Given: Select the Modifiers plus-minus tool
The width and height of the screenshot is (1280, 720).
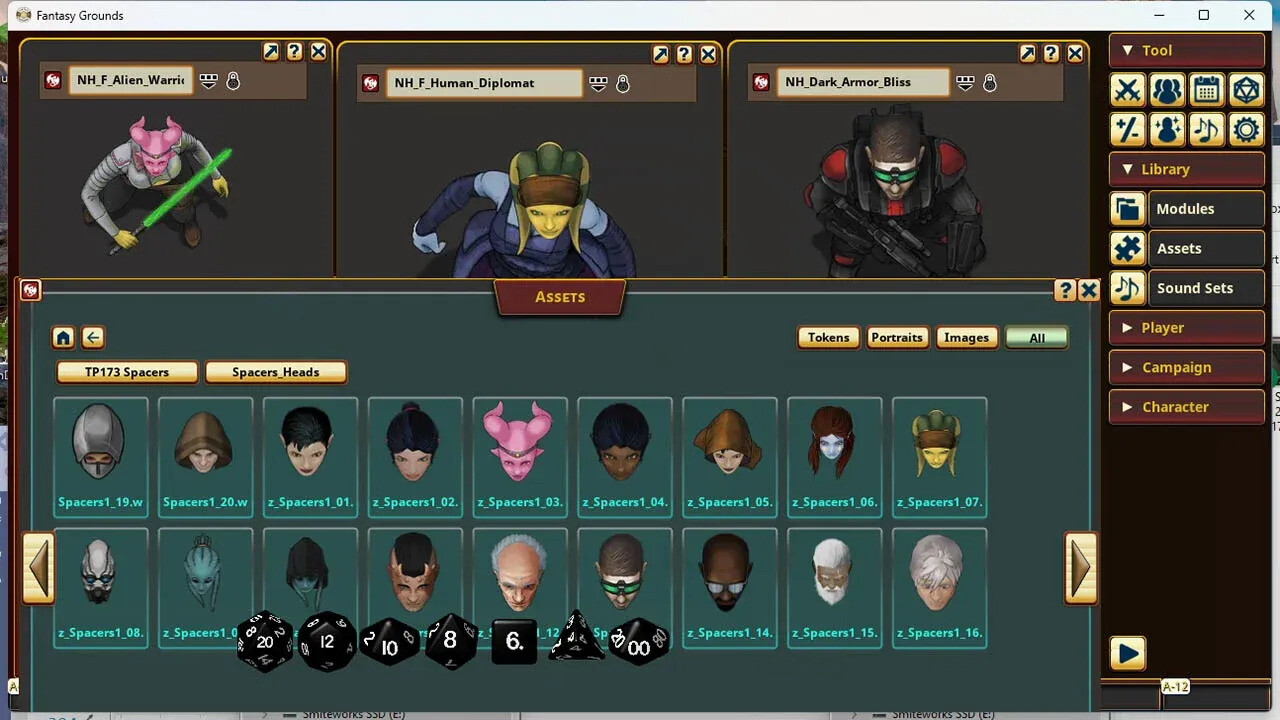Looking at the screenshot, I should pyautogui.click(x=1127, y=129).
